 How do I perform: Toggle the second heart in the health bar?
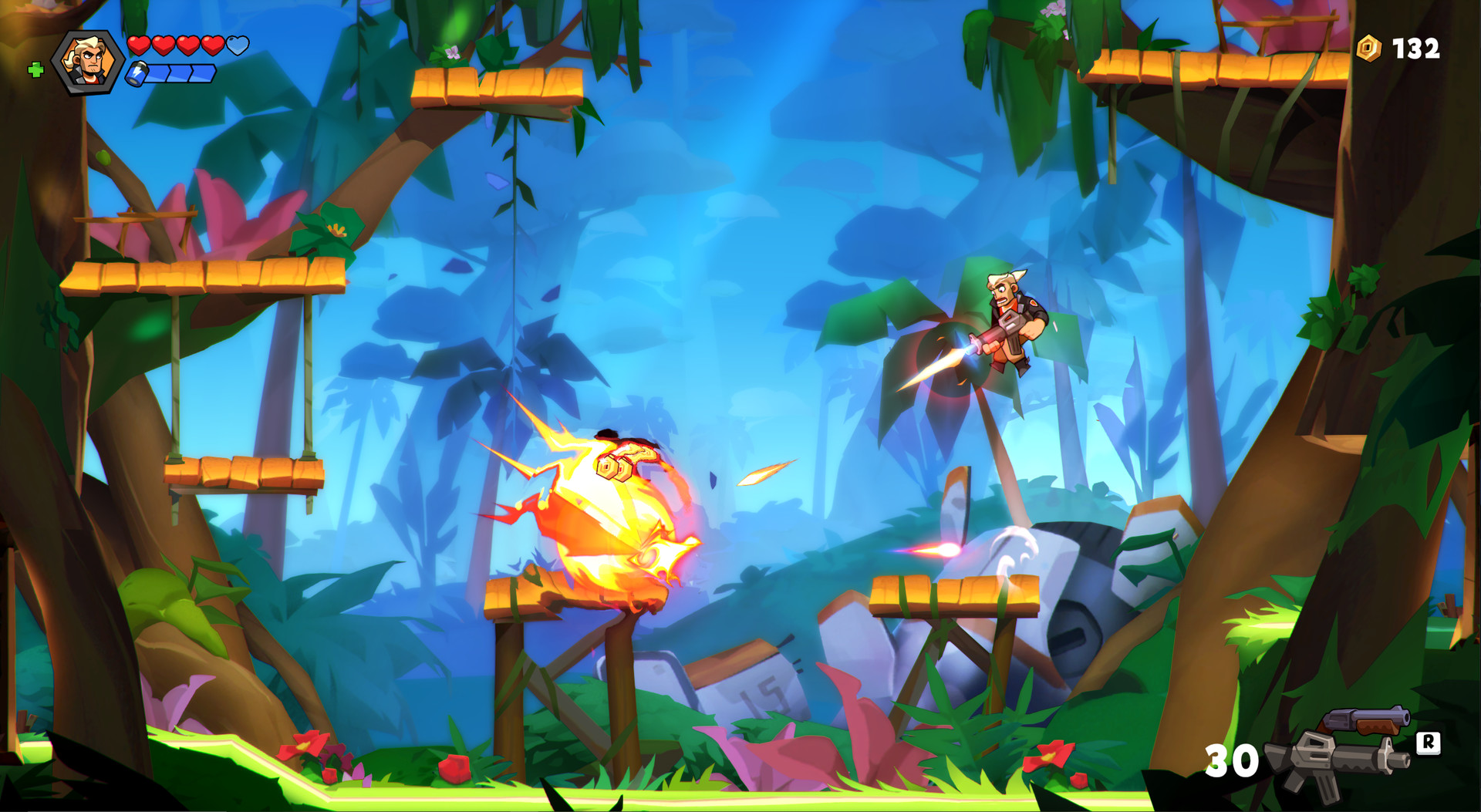(164, 45)
